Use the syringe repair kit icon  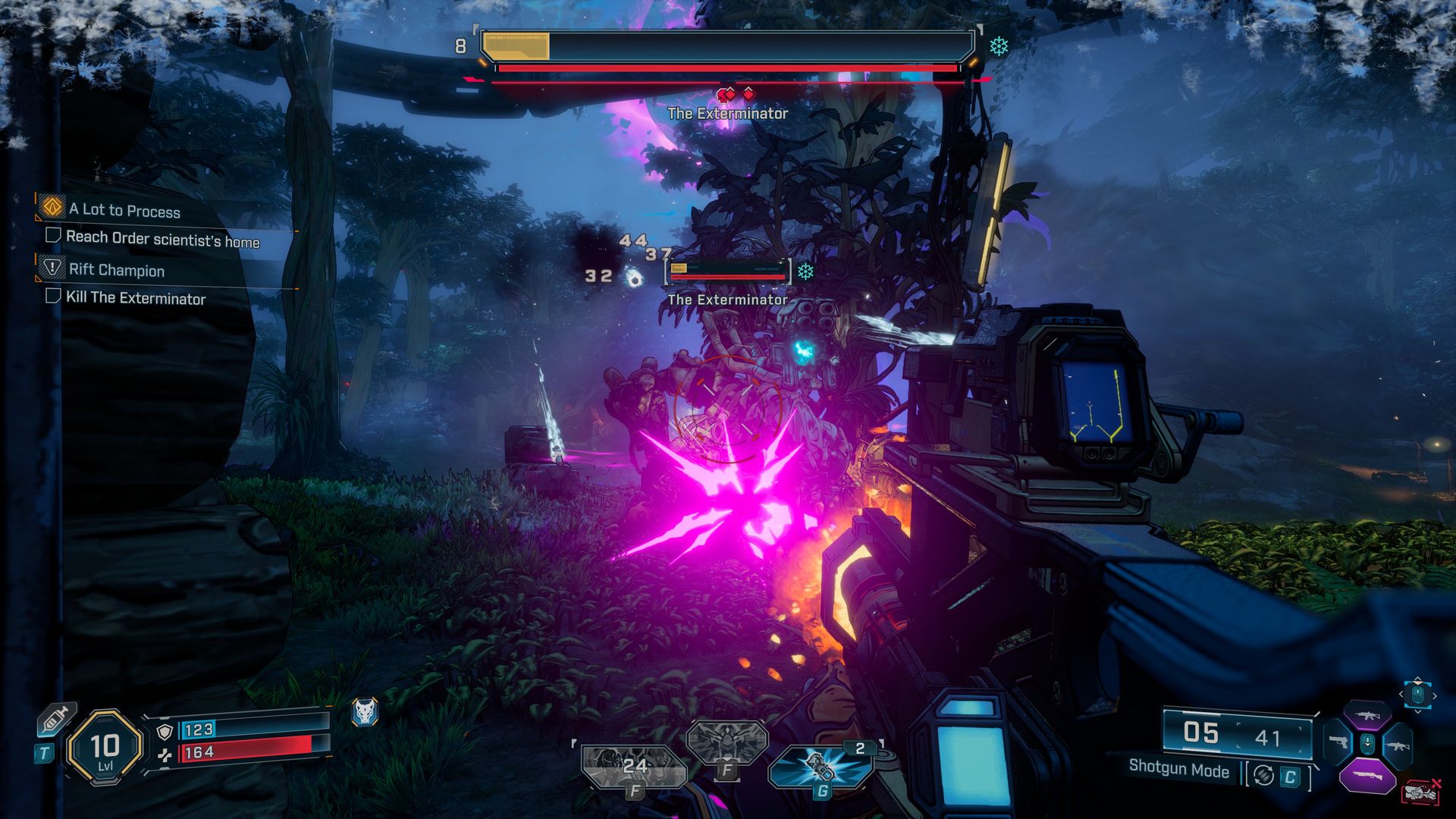coord(57,719)
